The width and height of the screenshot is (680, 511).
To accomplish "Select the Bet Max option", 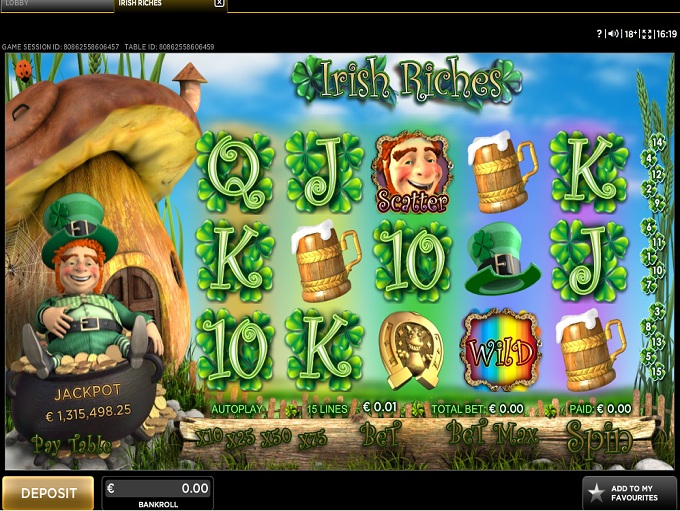I will click(x=491, y=437).
